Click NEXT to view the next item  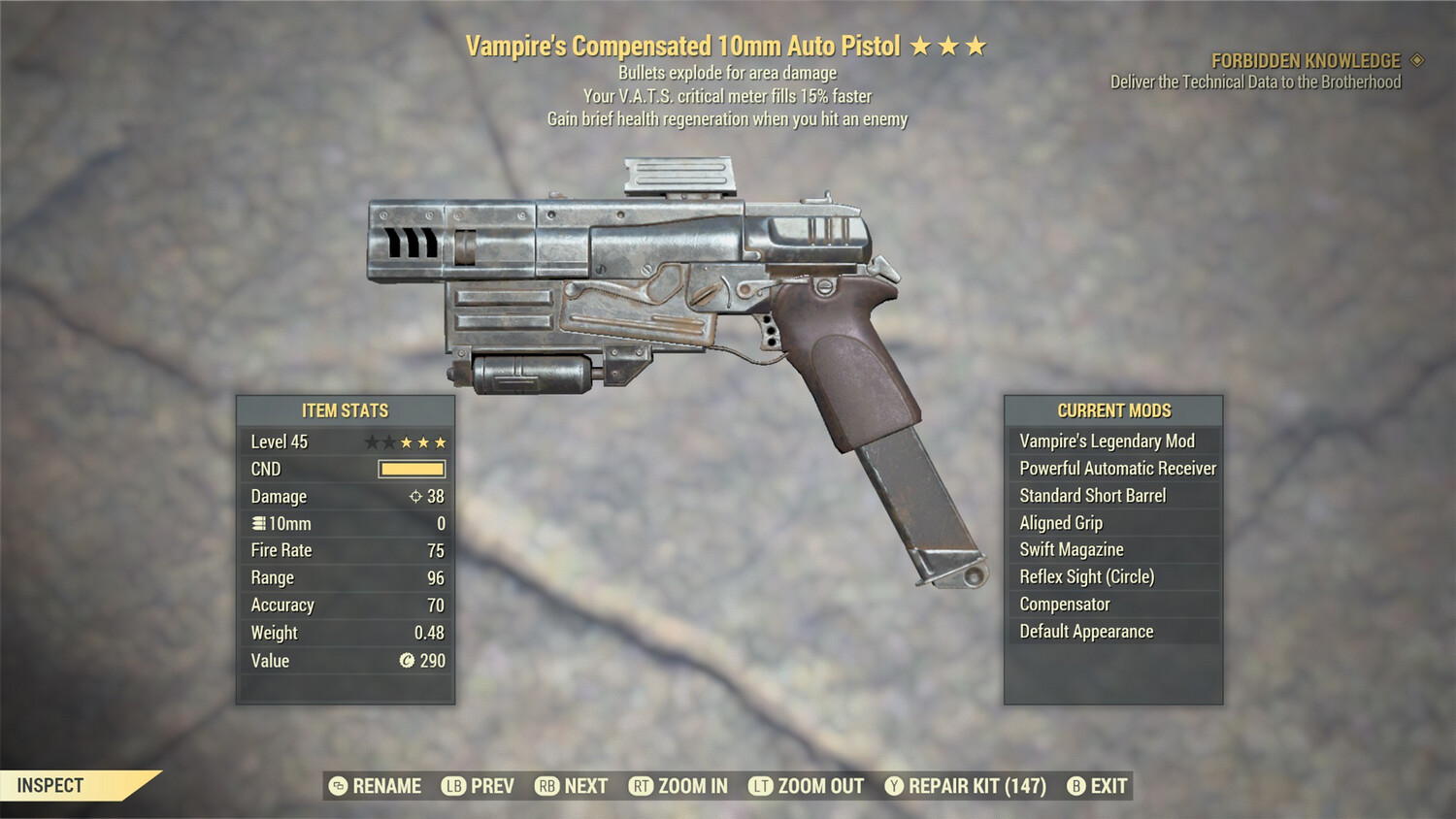582,786
